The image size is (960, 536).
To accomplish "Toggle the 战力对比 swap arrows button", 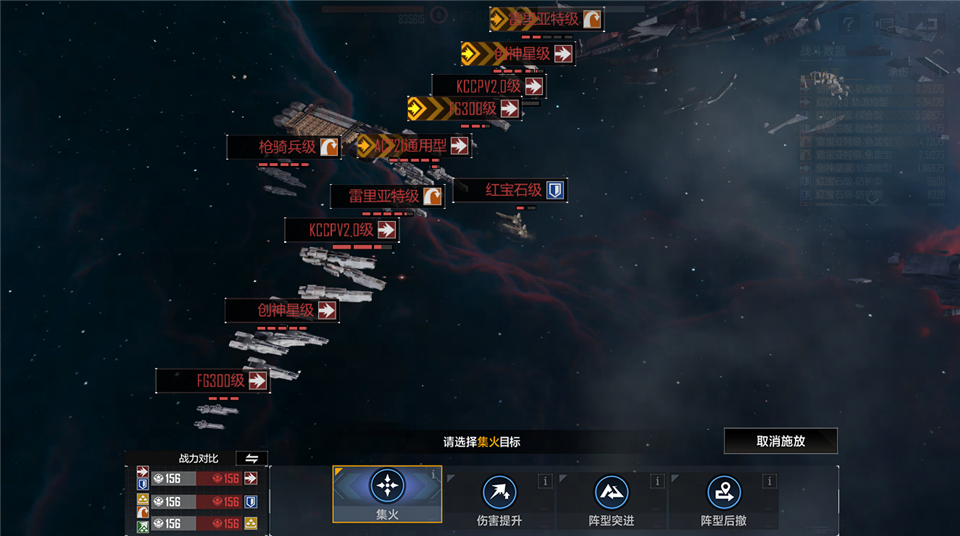I will click(251, 458).
